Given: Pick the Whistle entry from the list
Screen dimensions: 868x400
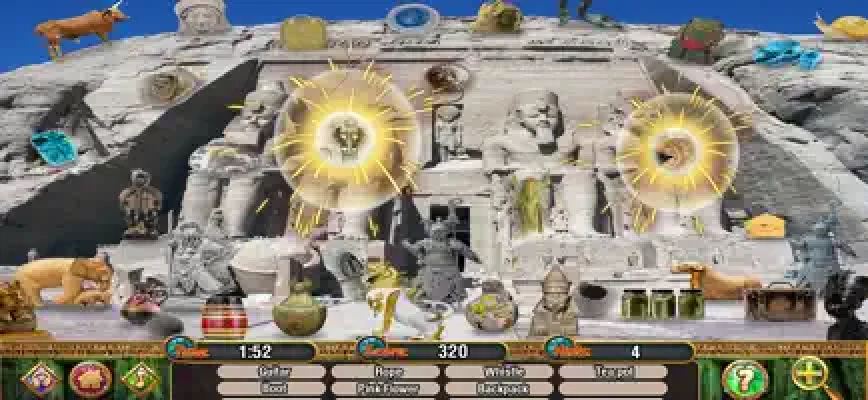Looking at the screenshot, I should [498, 371].
